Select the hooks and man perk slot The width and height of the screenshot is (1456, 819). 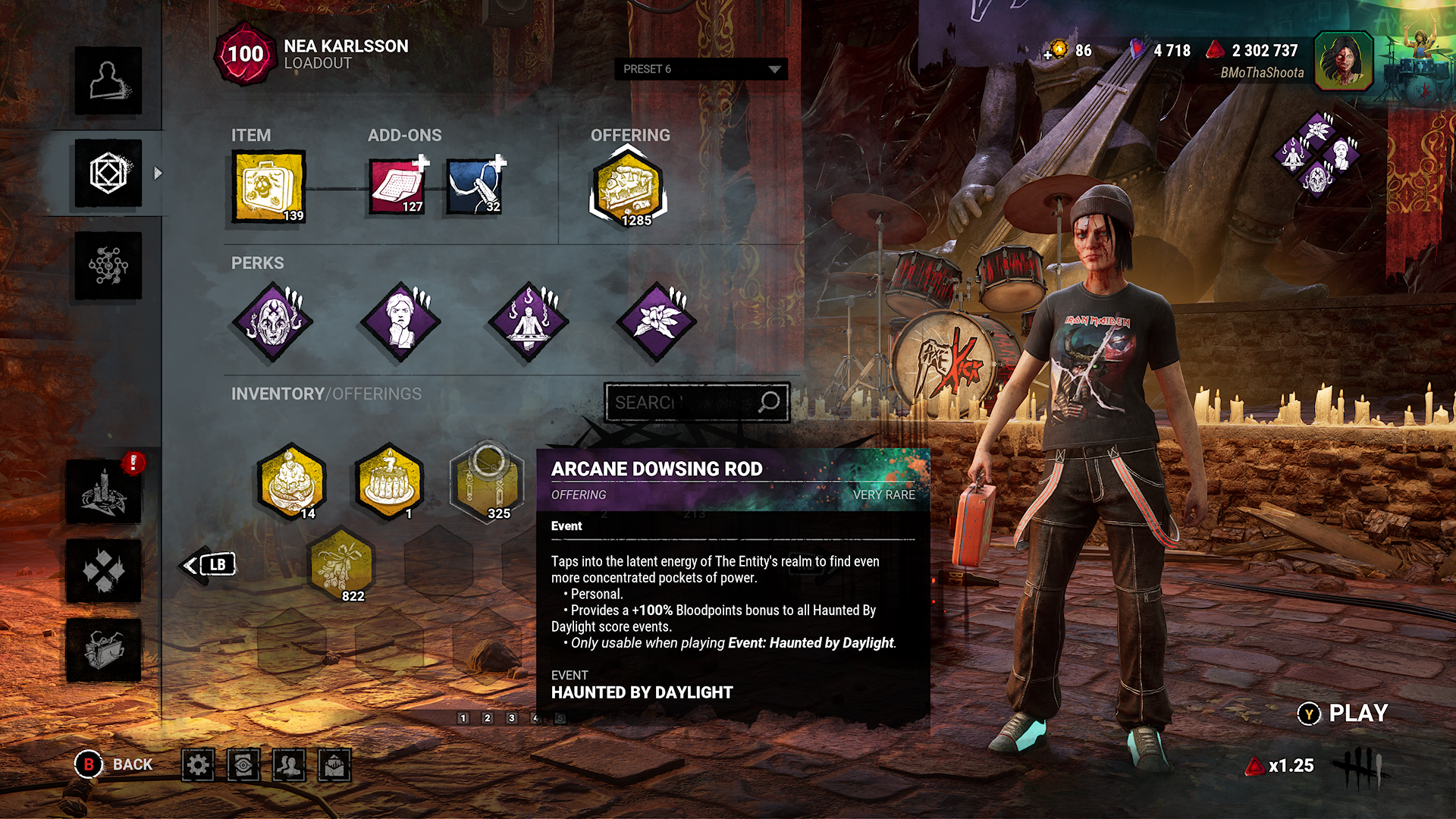point(529,322)
